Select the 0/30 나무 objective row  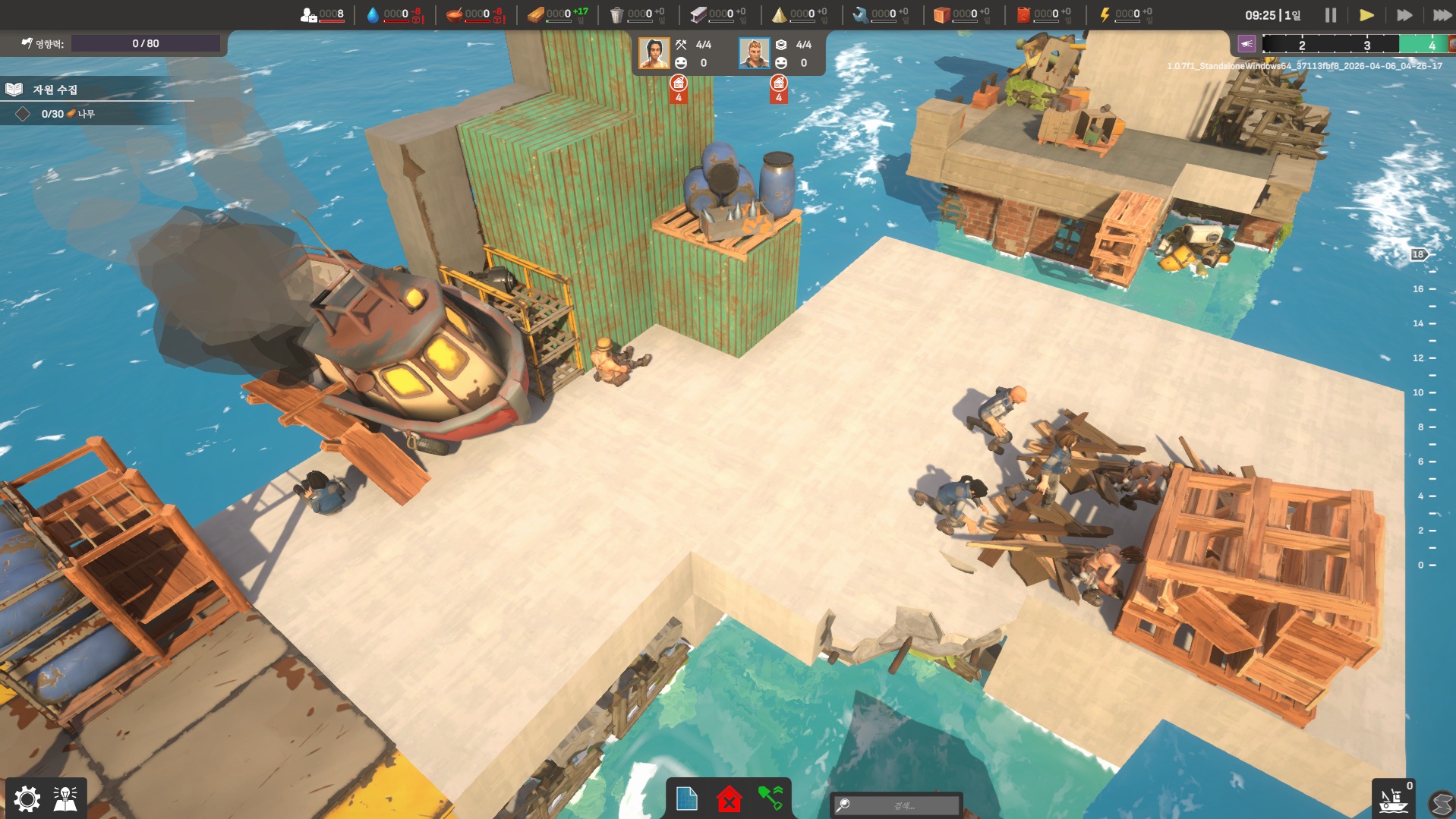coord(67,114)
